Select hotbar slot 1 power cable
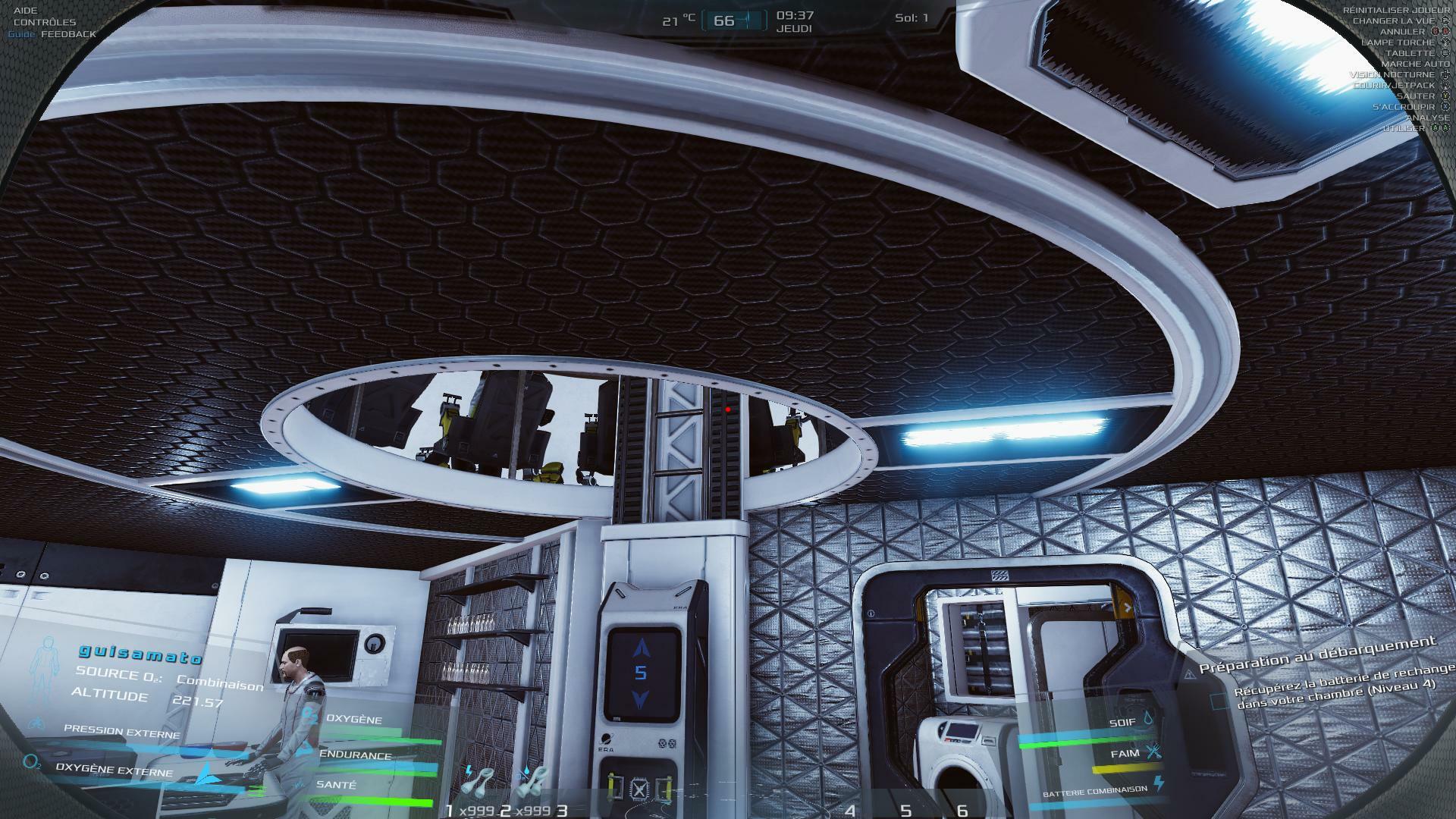The height and width of the screenshot is (819, 1456). click(x=479, y=785)
